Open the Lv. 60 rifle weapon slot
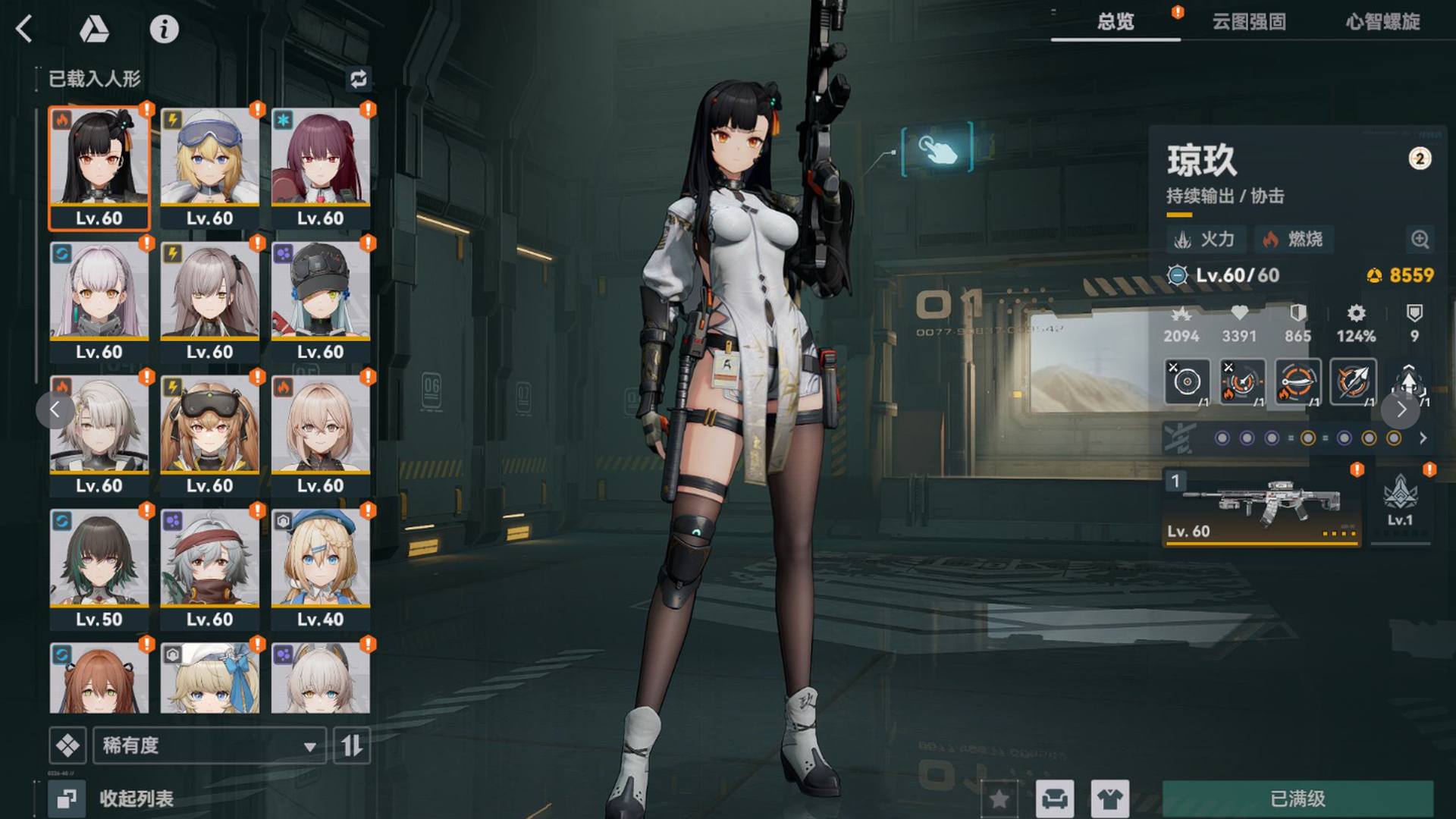The image size is (1456, 819). point(1261,507)
